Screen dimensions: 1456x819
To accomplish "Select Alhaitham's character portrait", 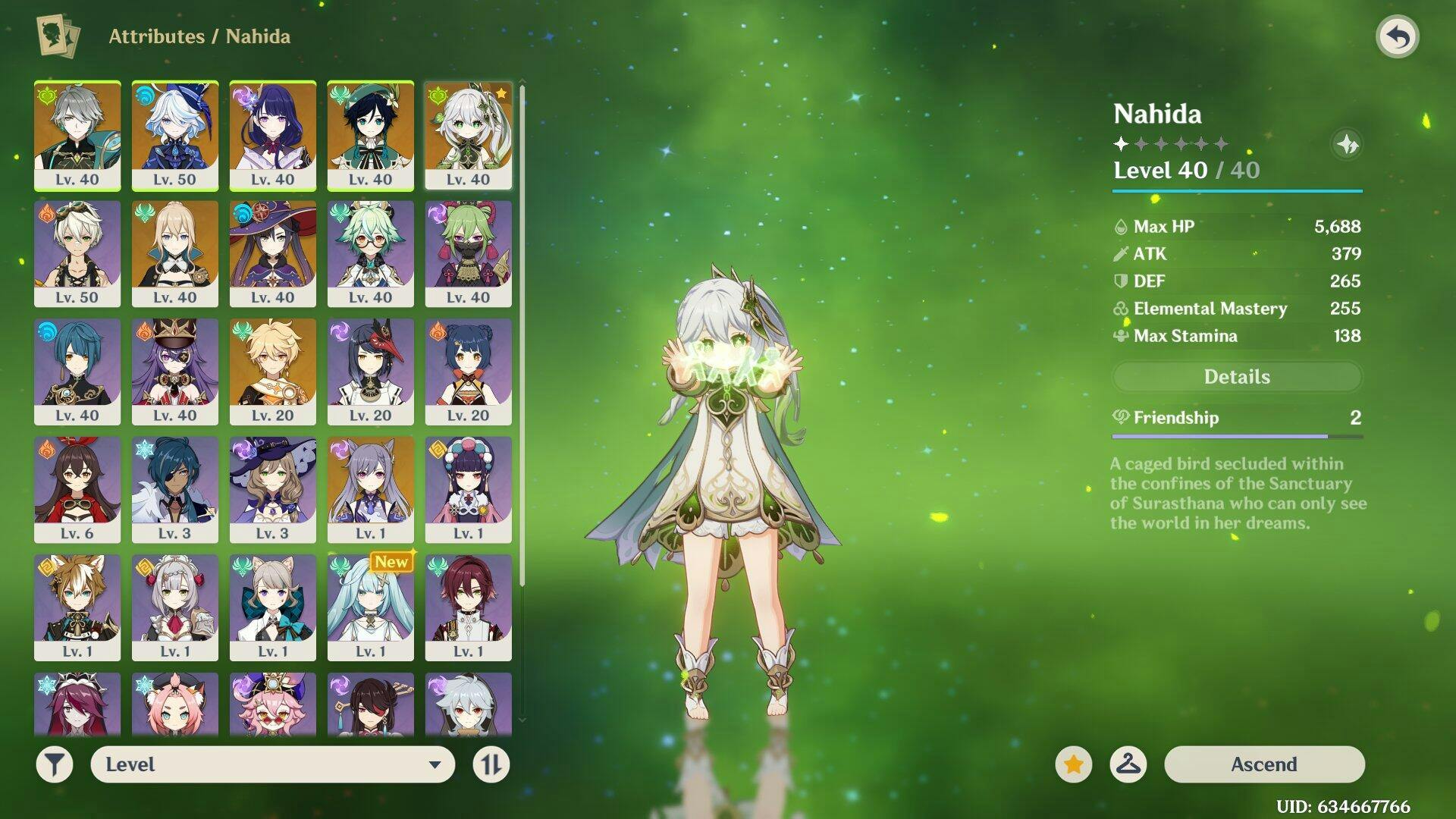I will point(77,135).
